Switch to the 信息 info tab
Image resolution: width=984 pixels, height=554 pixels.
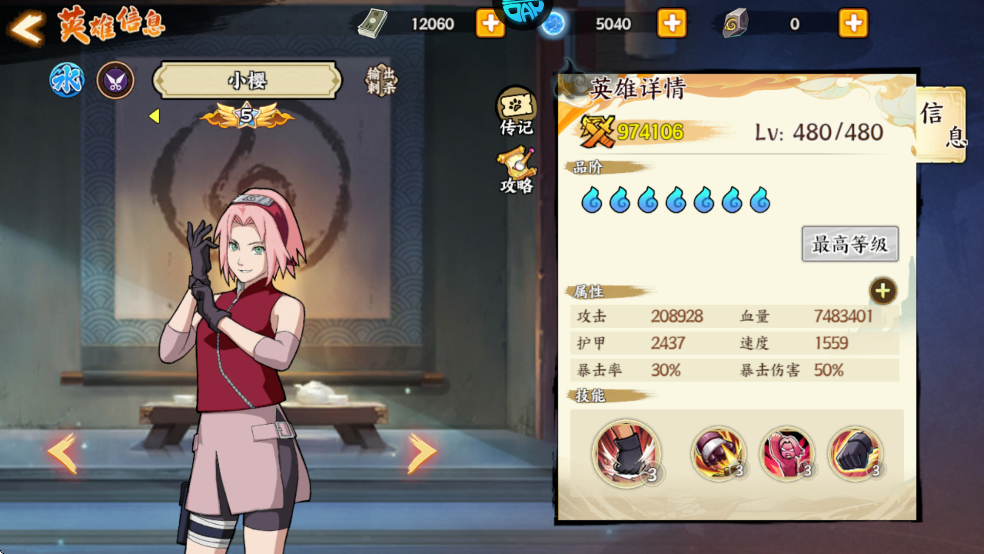(x=942, y=125)
